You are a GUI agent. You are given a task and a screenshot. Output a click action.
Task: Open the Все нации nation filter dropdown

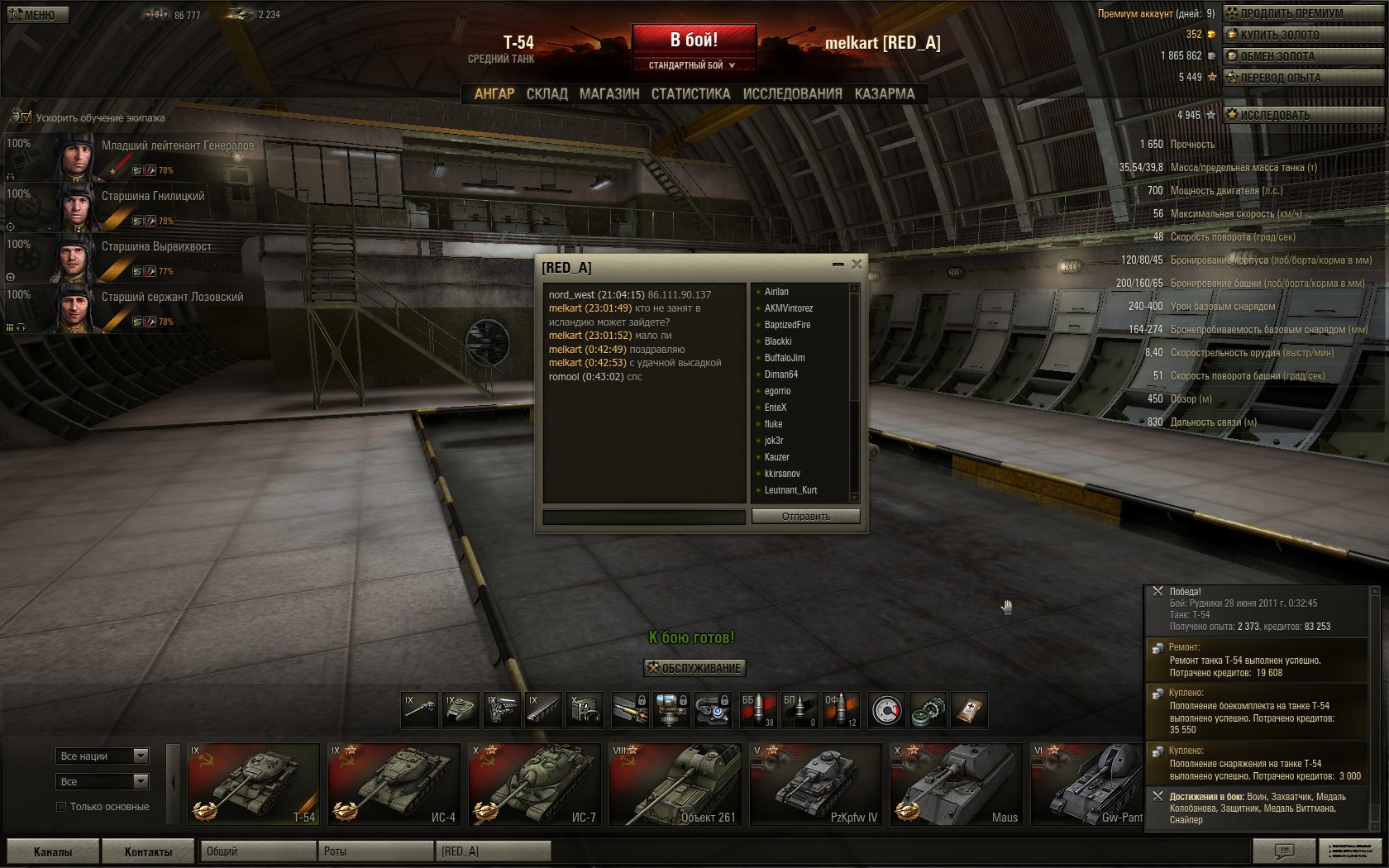pyautogui.click(x=103, y=756)
